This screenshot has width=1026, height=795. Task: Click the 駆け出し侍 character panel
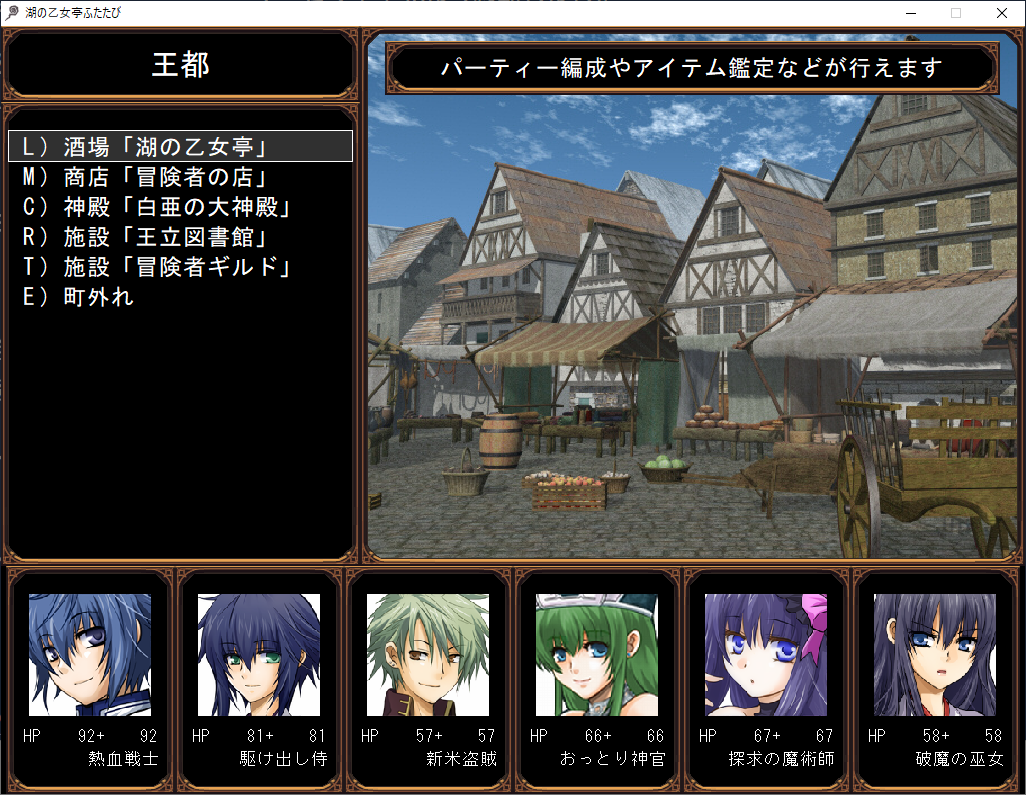click(259, 655)
